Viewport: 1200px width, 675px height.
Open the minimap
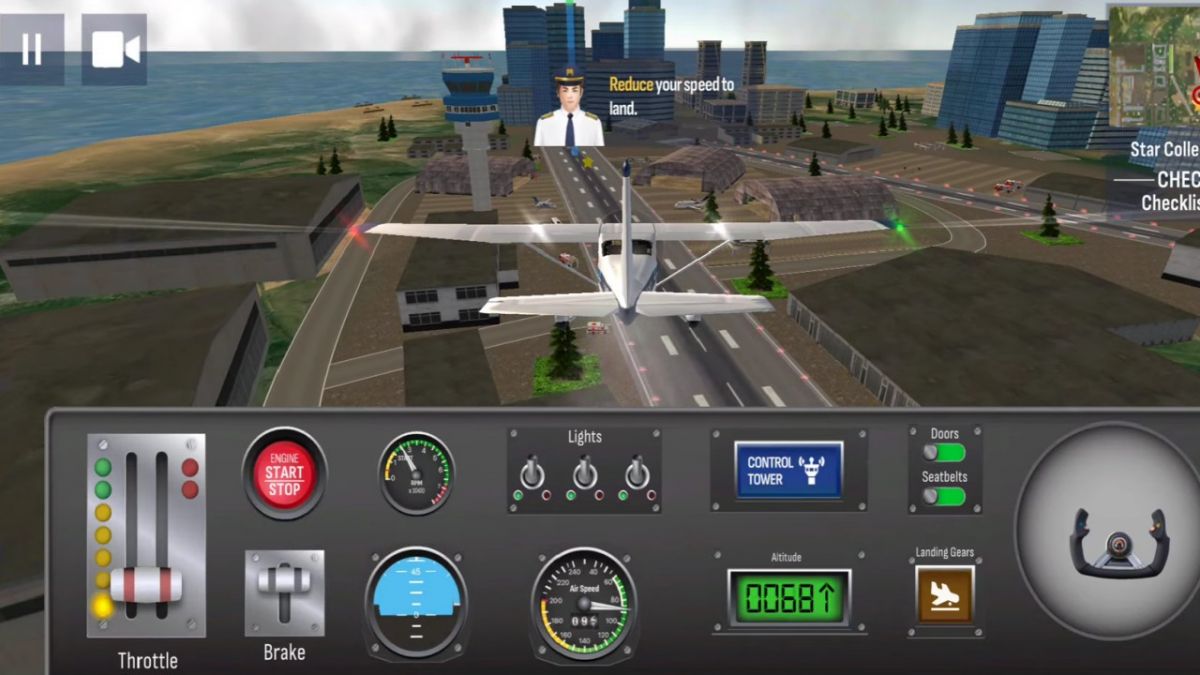click(x=1155, y=65)
